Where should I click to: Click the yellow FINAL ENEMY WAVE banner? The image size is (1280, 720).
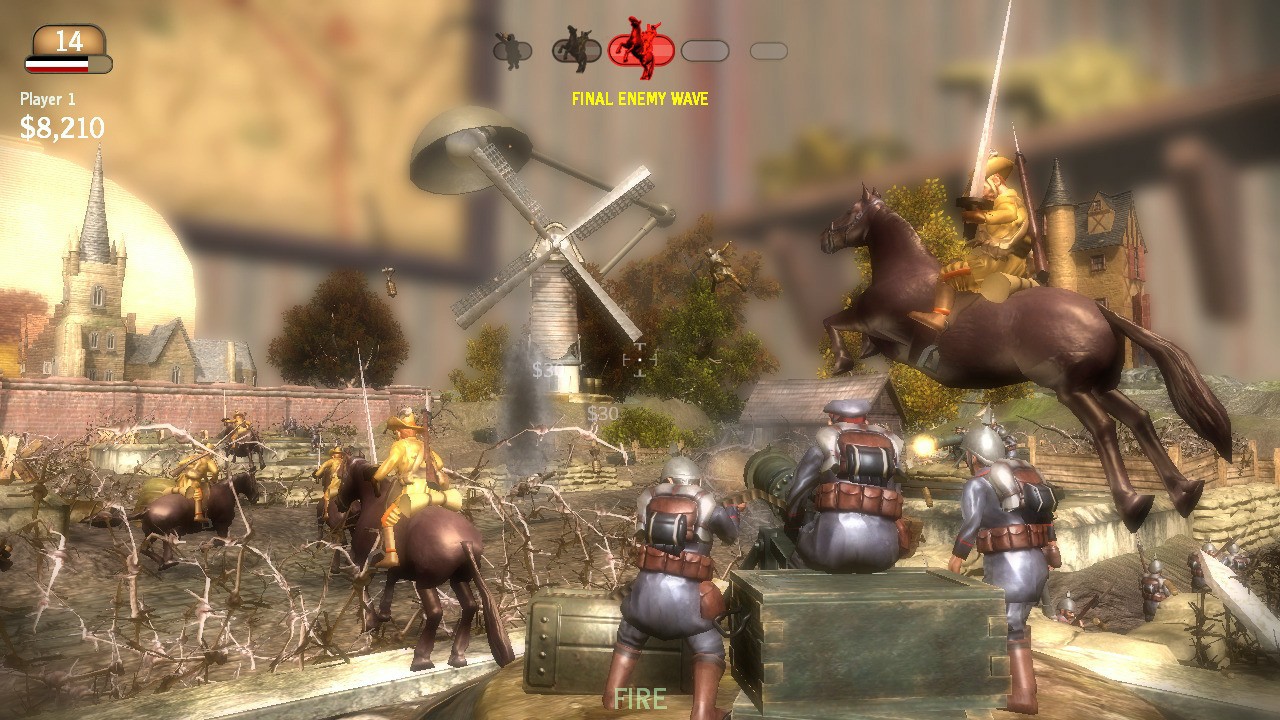coord(640,99)
